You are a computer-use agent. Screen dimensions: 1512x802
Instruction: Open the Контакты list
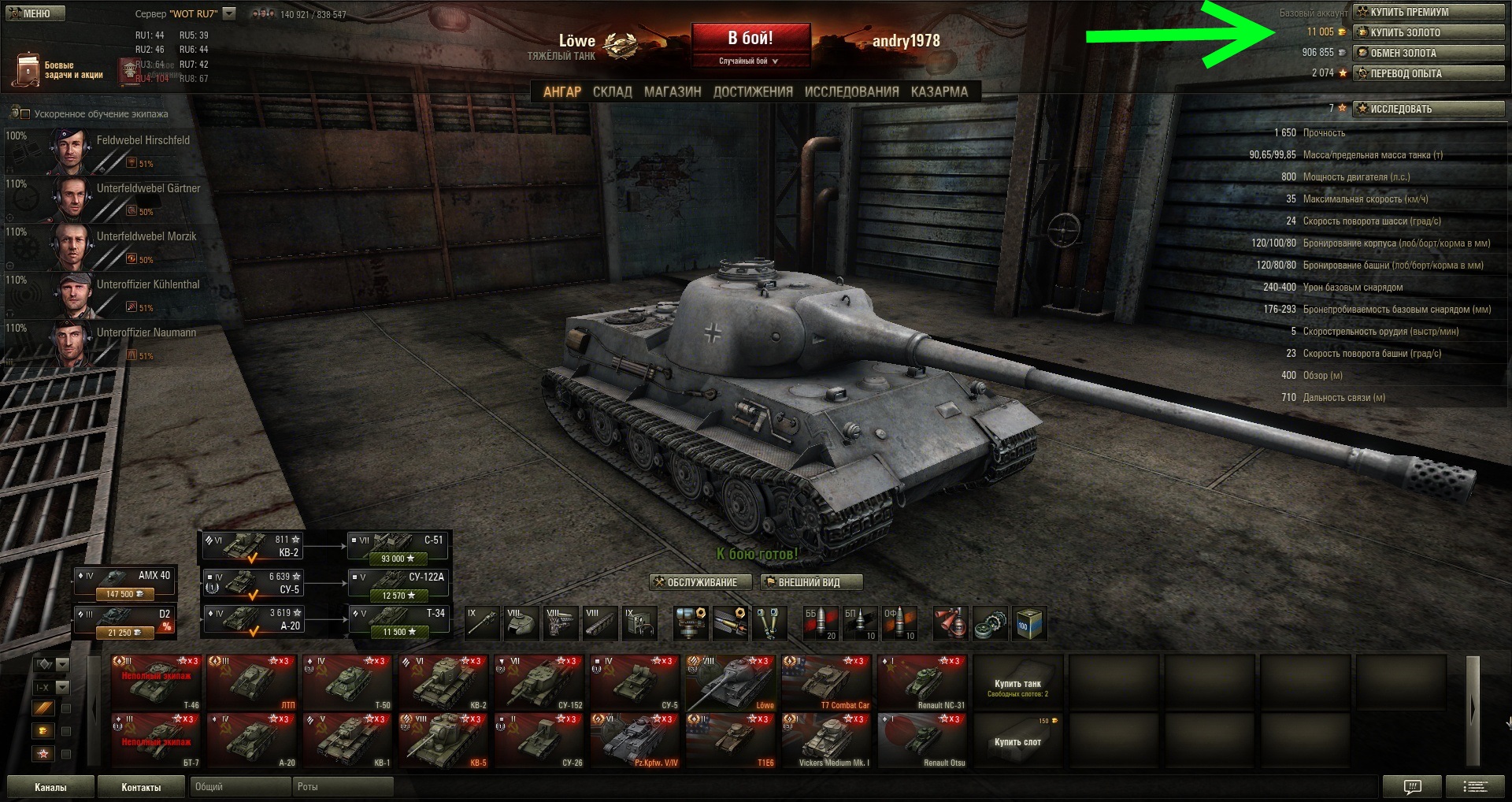141,786
